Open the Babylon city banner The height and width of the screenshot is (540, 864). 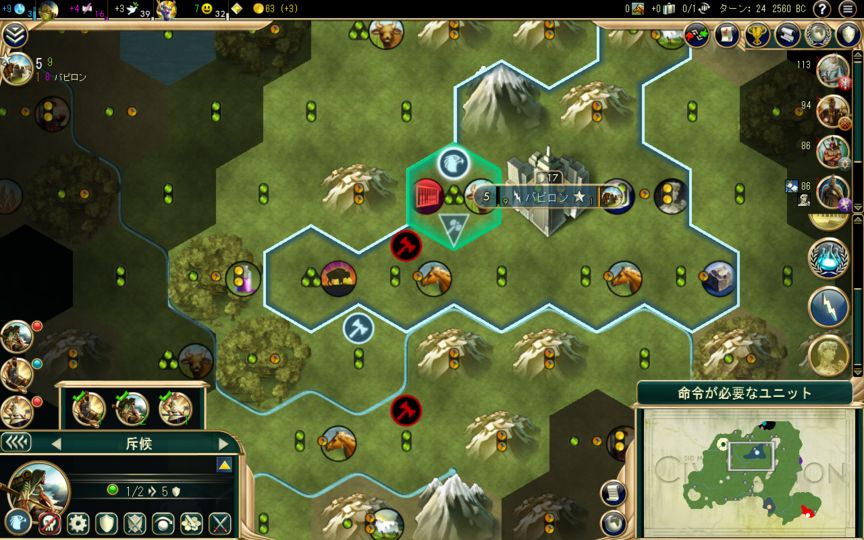pos(540,197)
